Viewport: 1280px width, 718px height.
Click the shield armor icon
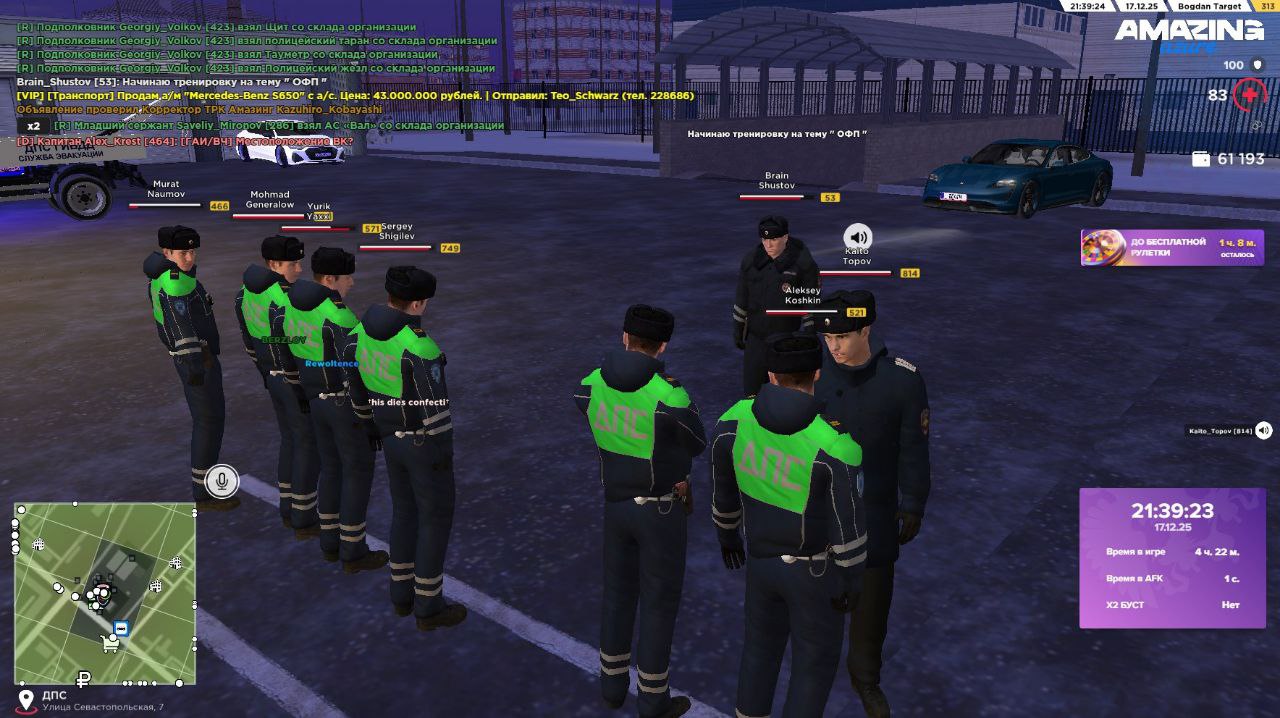tap(1258, 65)
